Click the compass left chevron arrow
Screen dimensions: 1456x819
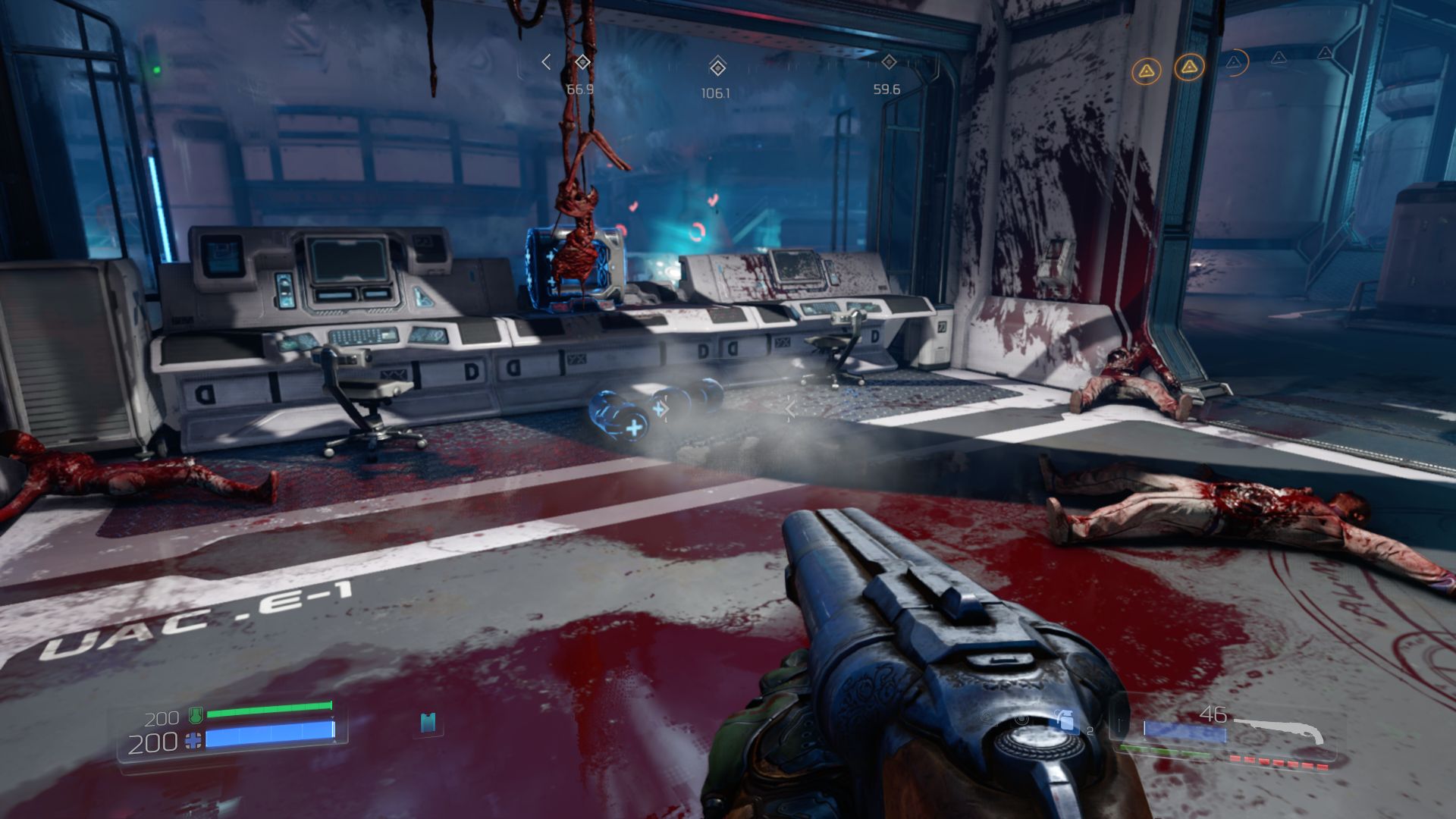(546, 62)
